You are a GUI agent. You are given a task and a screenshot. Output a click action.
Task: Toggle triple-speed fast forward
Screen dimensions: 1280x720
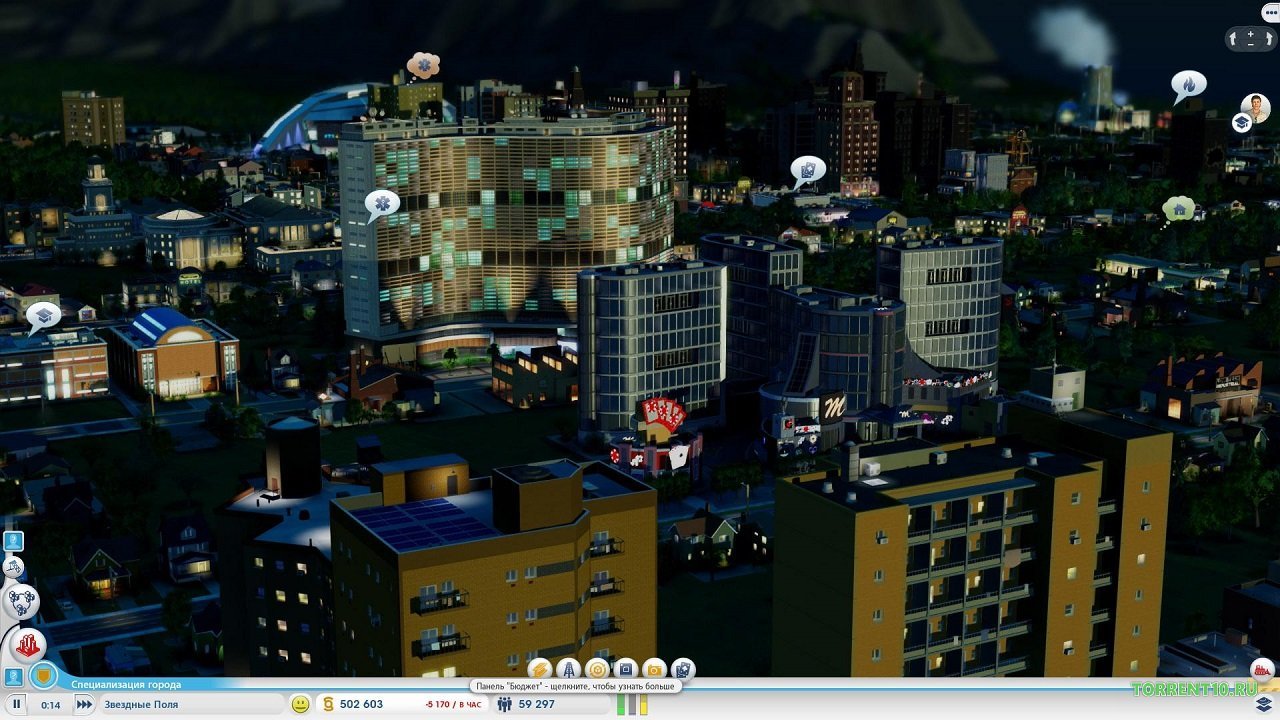(x=83, y=705)
